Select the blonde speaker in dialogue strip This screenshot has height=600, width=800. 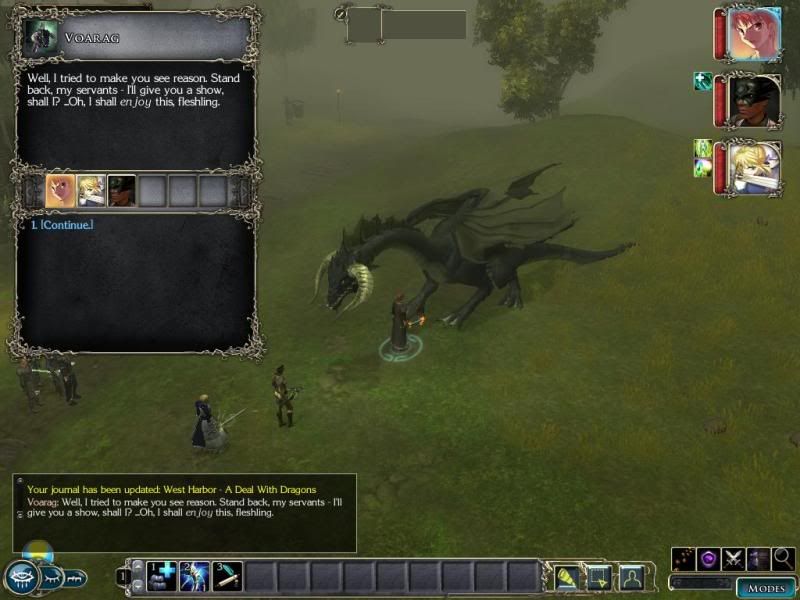click(x=91, y=190)
